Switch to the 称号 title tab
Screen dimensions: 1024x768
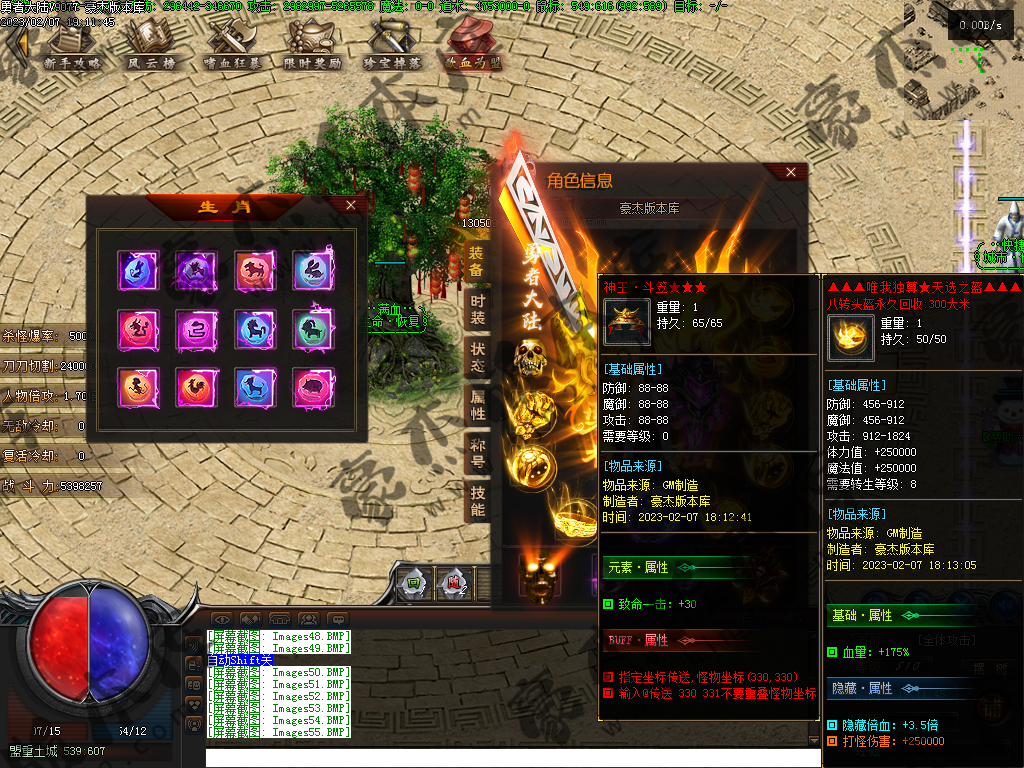coord(477,453)
